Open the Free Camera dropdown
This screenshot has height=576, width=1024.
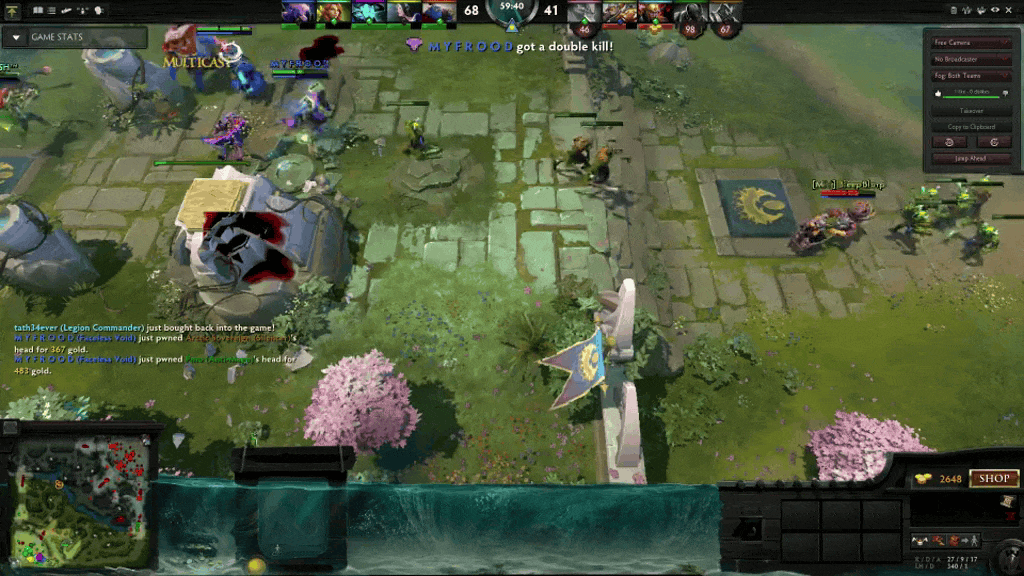click(x=972, y=43)
